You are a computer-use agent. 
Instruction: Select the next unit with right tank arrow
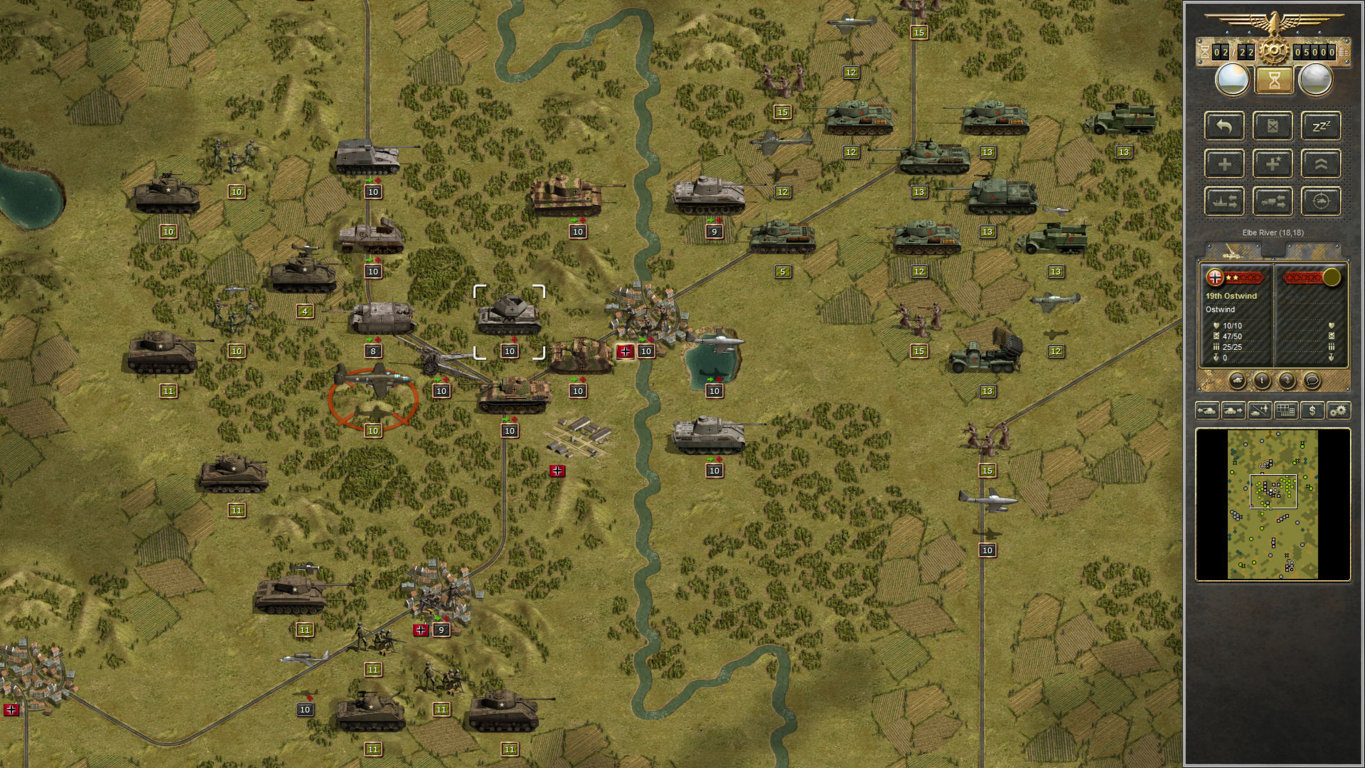[1233, 410]
